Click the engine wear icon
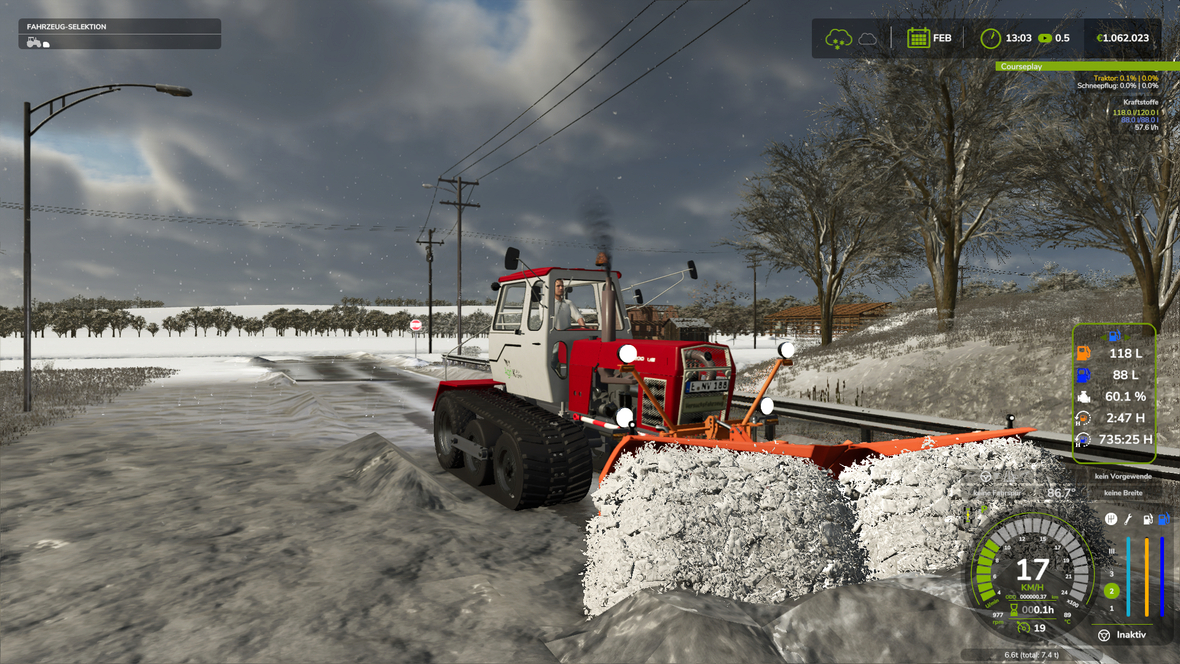Screen dimensions: 1180x664 pyautogui.click(x=1083, y=397)
